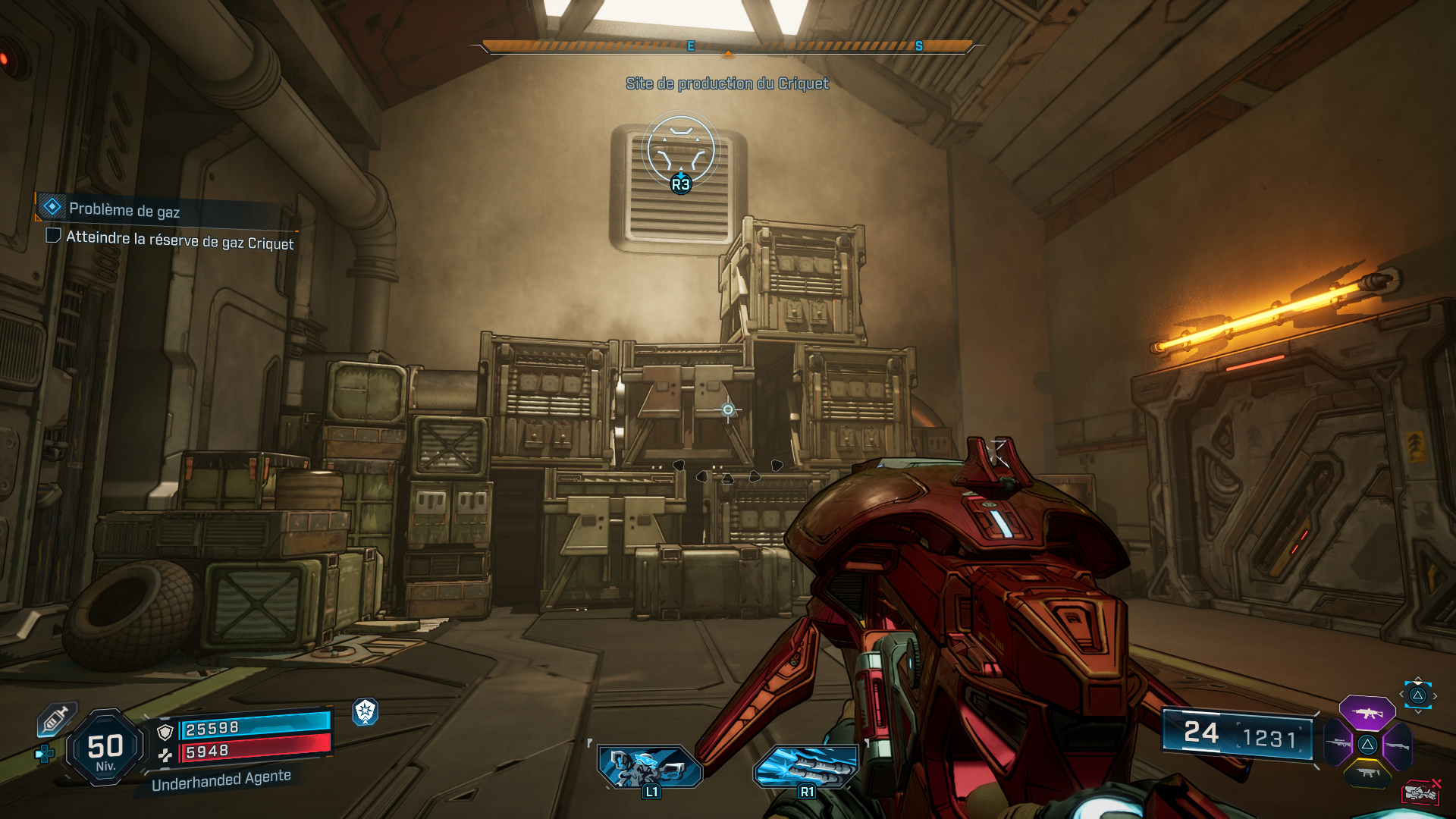The height and width of the screenshot is (819, 1456).
Task: Click the 'Underhanded Agente' character label
Action: pyautogui.click(x=220, y=783)
